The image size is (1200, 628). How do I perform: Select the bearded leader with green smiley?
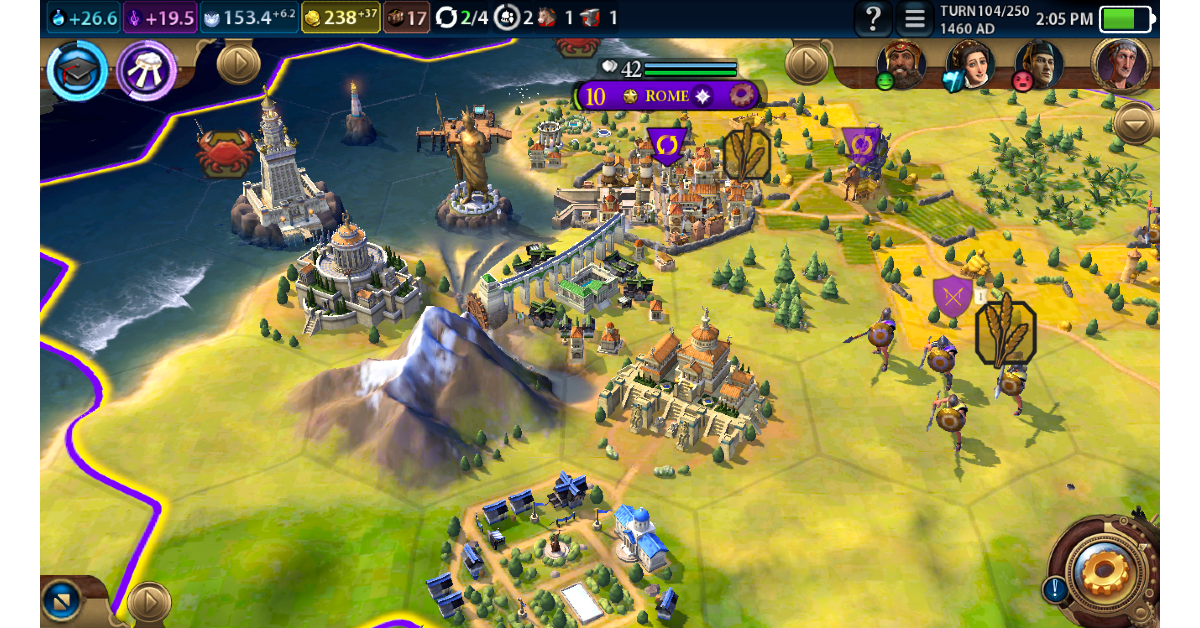(x=900, y=64)
